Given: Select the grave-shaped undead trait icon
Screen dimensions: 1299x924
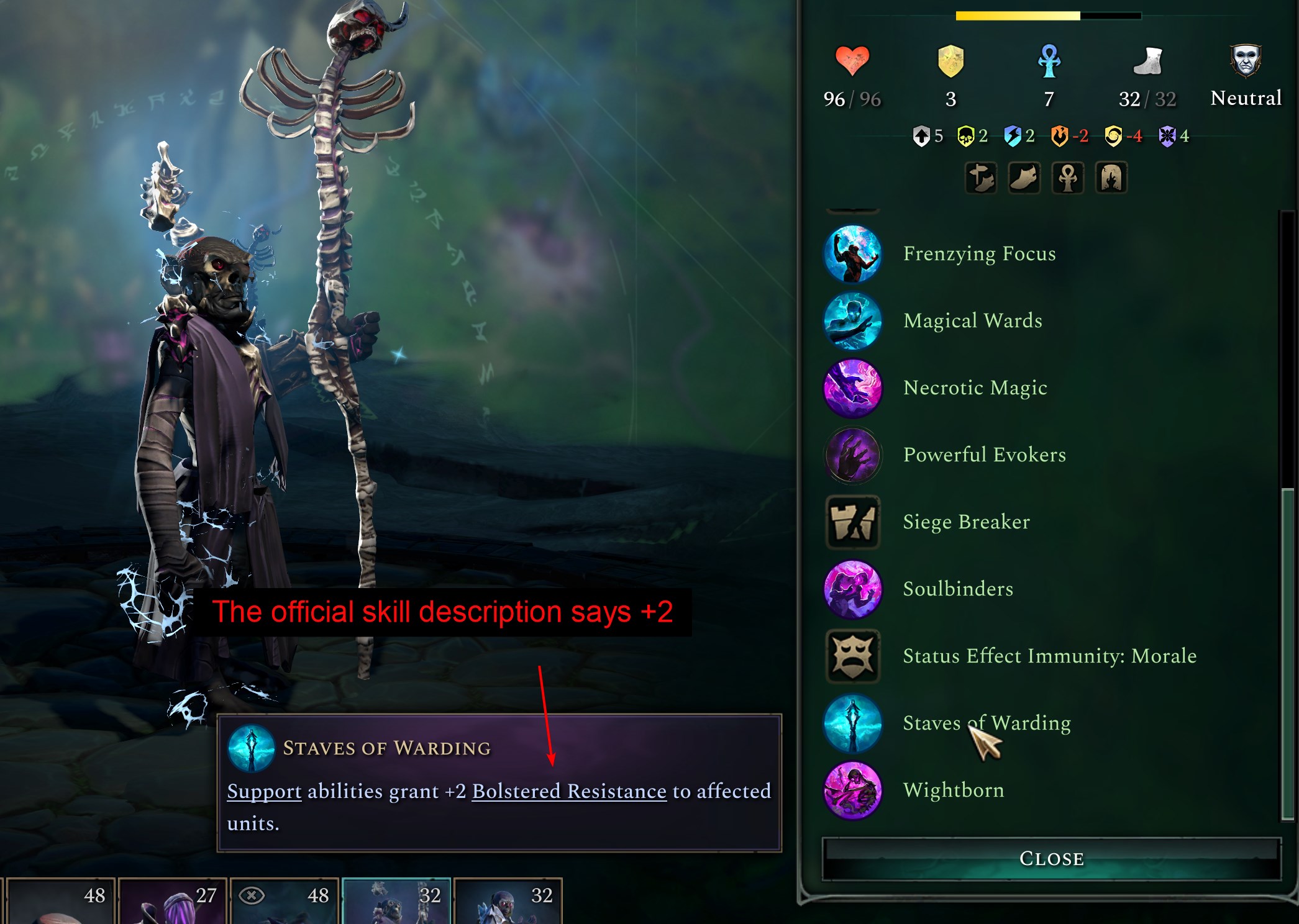Looking at the screenshot, I should [x=1111, y=178].
